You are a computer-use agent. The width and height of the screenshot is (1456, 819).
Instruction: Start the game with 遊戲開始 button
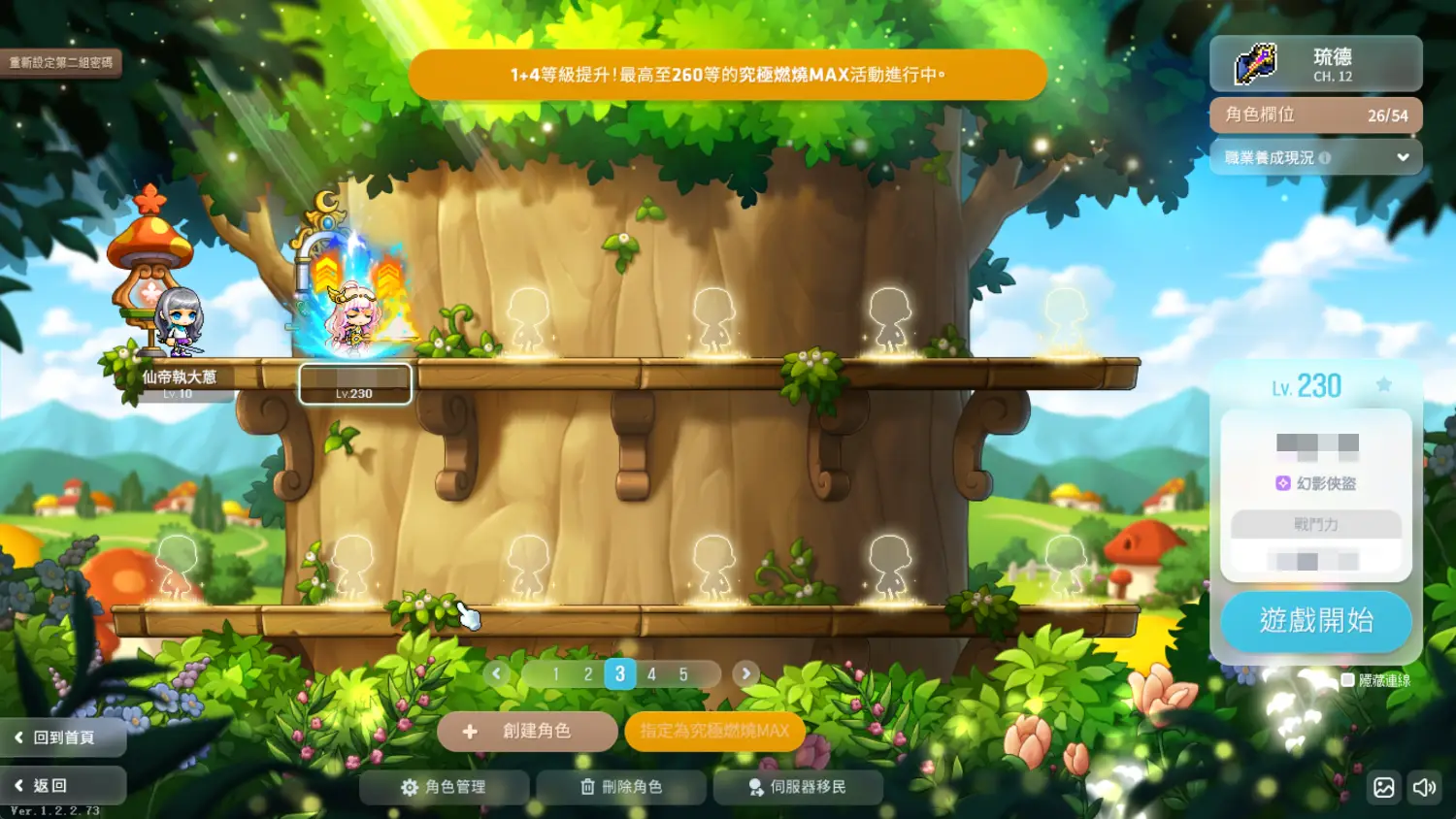coord(1315,621)
